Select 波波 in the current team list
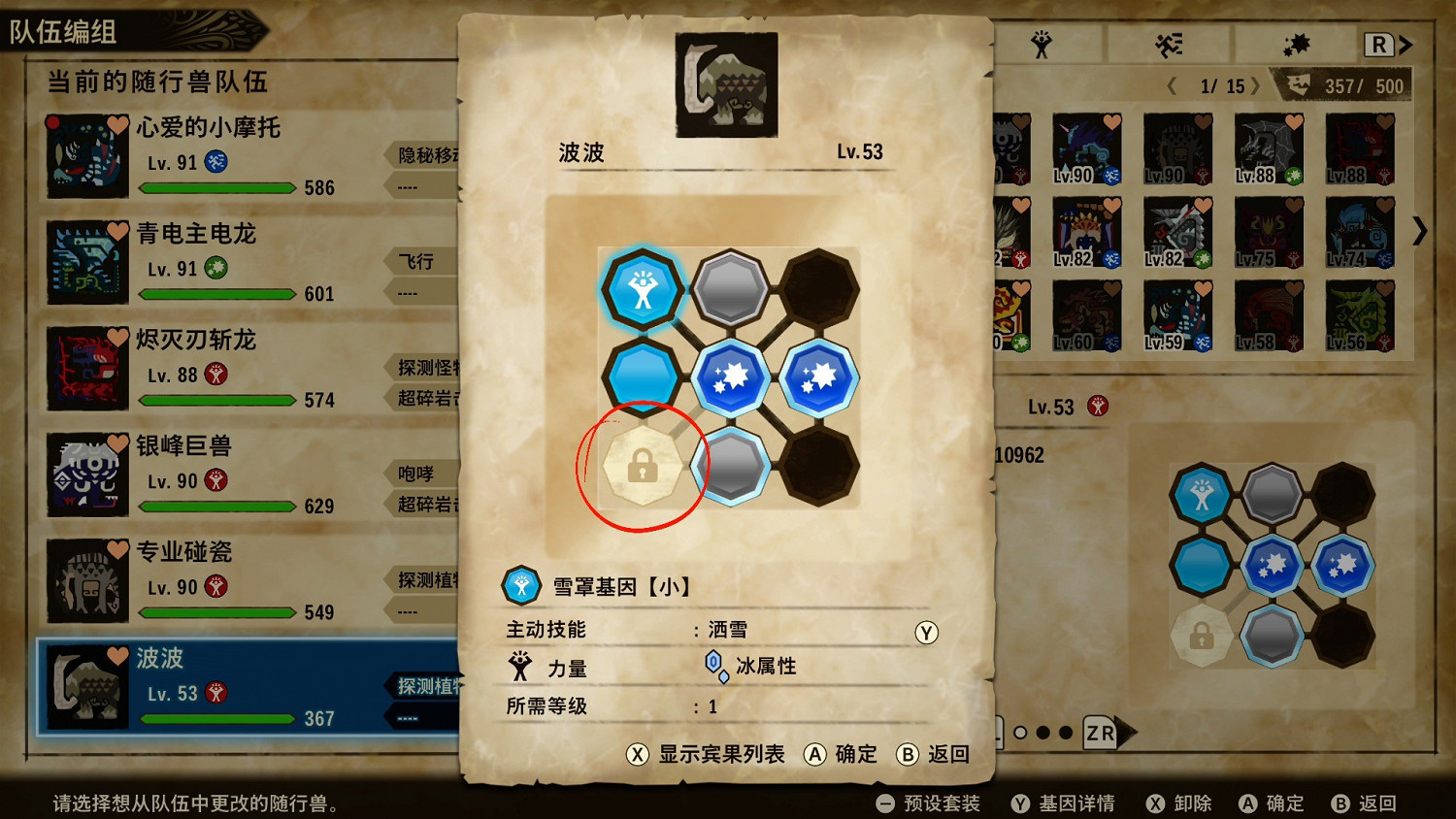This screenshot has height=819, width=1456. pos(194,684)
